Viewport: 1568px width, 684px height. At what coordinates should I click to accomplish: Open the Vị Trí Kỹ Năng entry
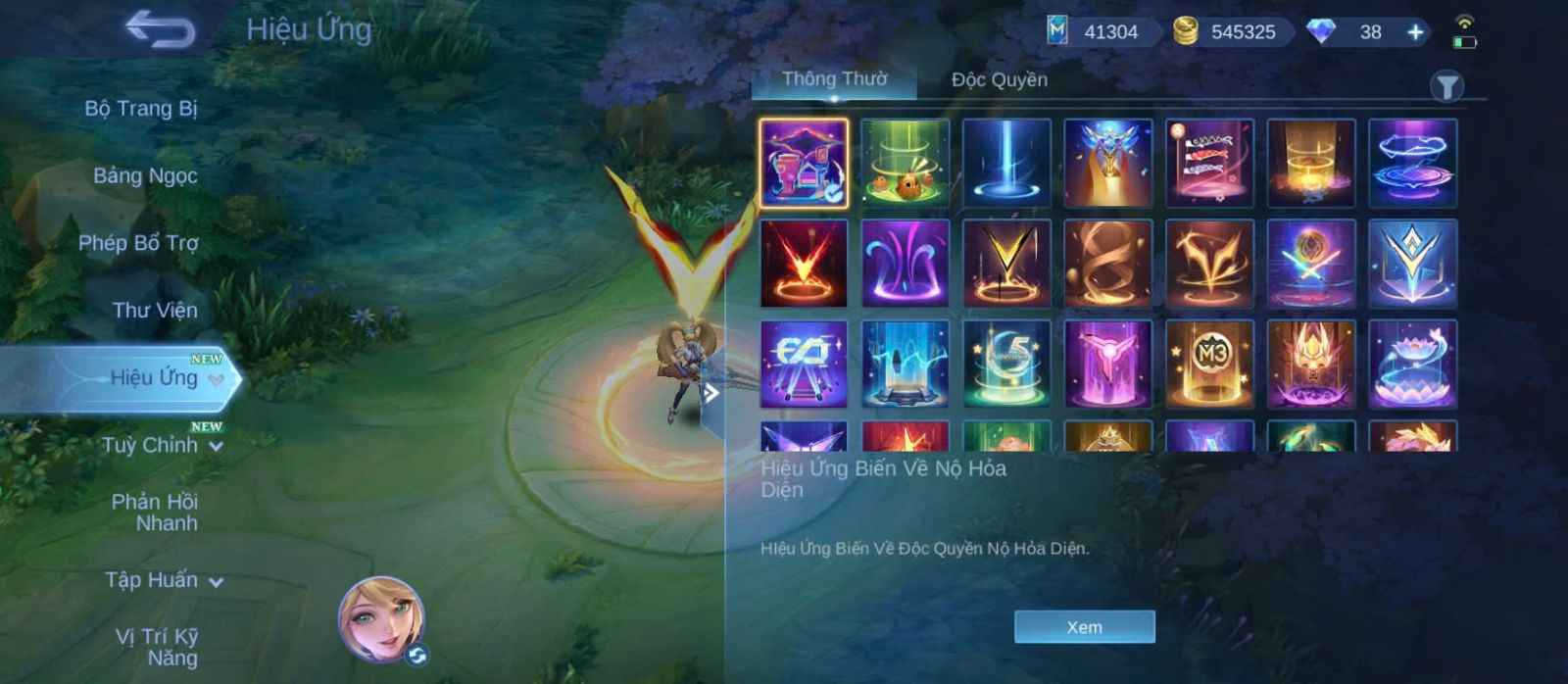coord(157,647)
